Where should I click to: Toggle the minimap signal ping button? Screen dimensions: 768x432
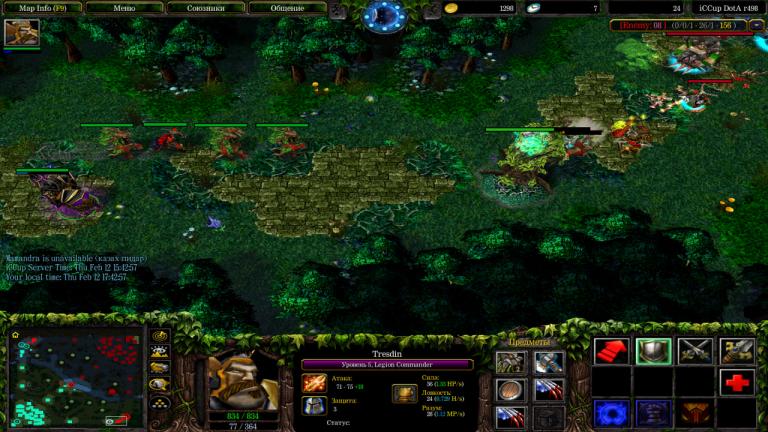(158, 335)
